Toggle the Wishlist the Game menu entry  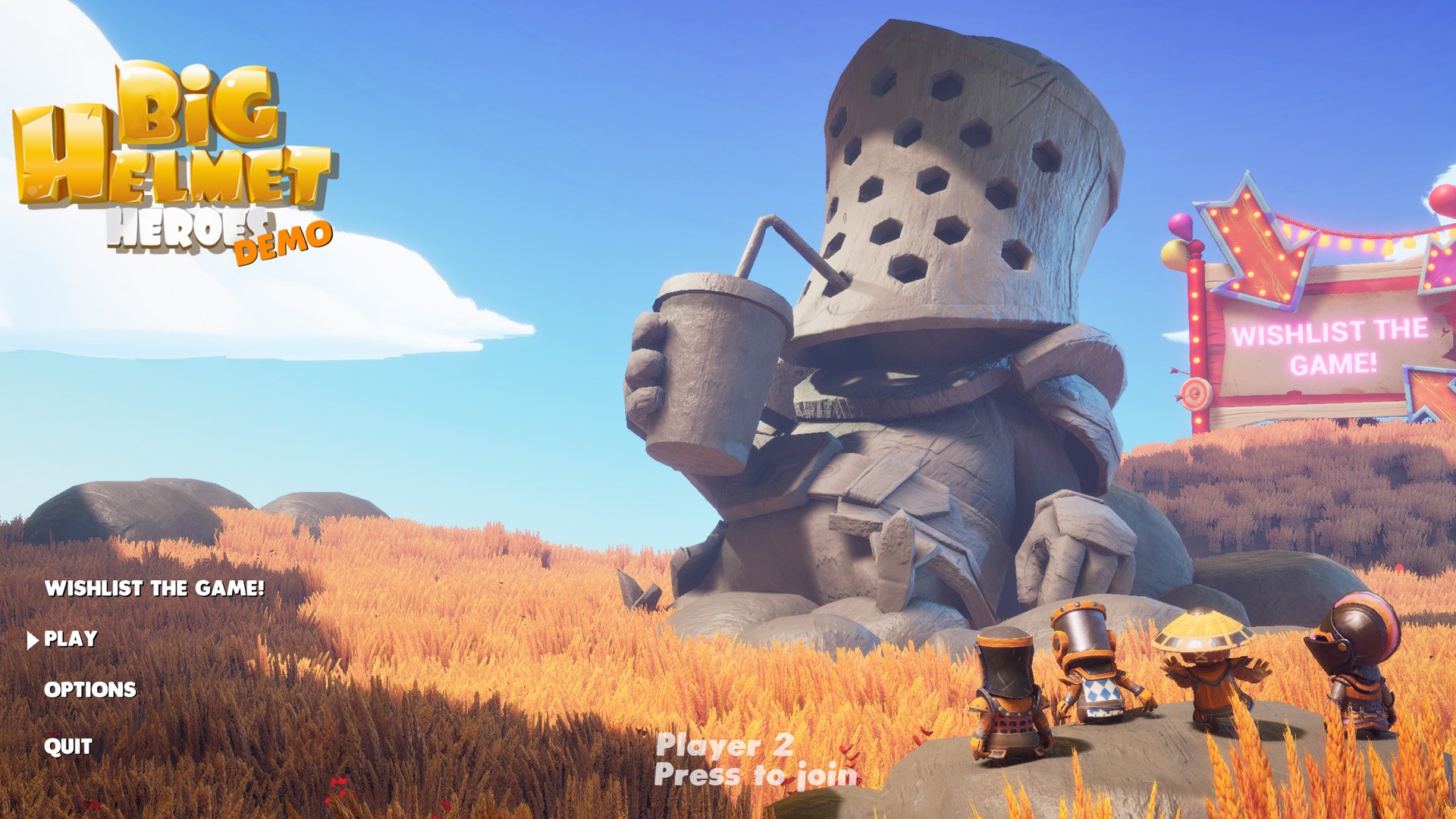pyautogui.click(x=155, y=588)
